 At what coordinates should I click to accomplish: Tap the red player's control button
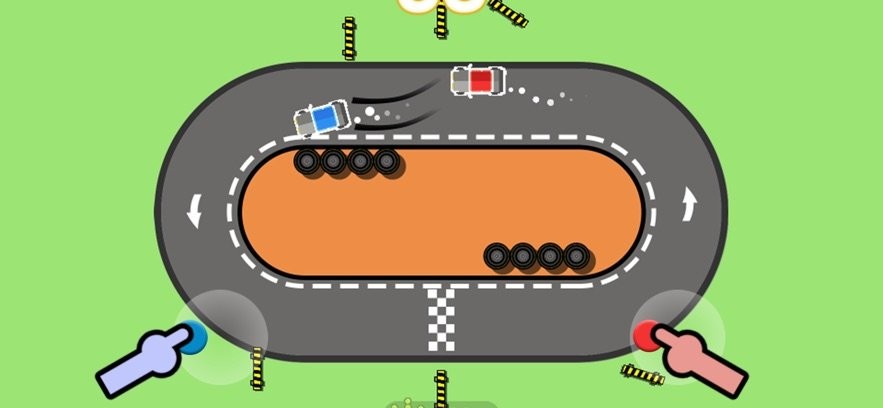pos(647,336)
